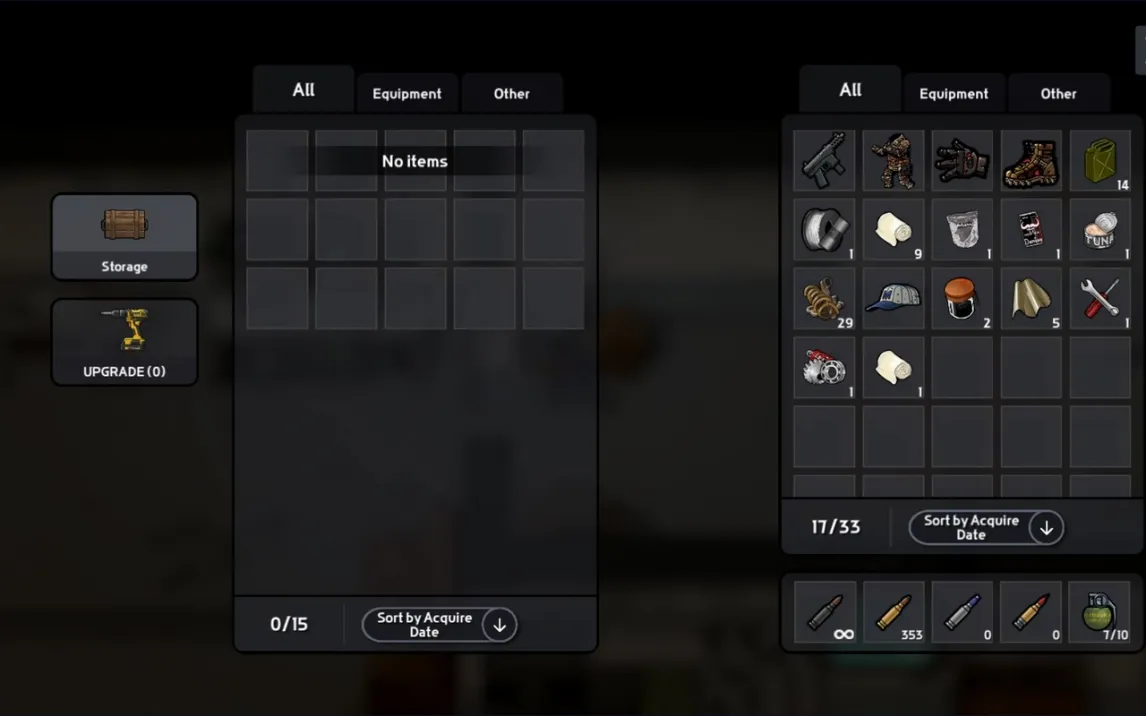1146x716 pixels.
Task: Select the inventory panel's Equipment tab
Action: pyautogui.click(x=953, y=94)
